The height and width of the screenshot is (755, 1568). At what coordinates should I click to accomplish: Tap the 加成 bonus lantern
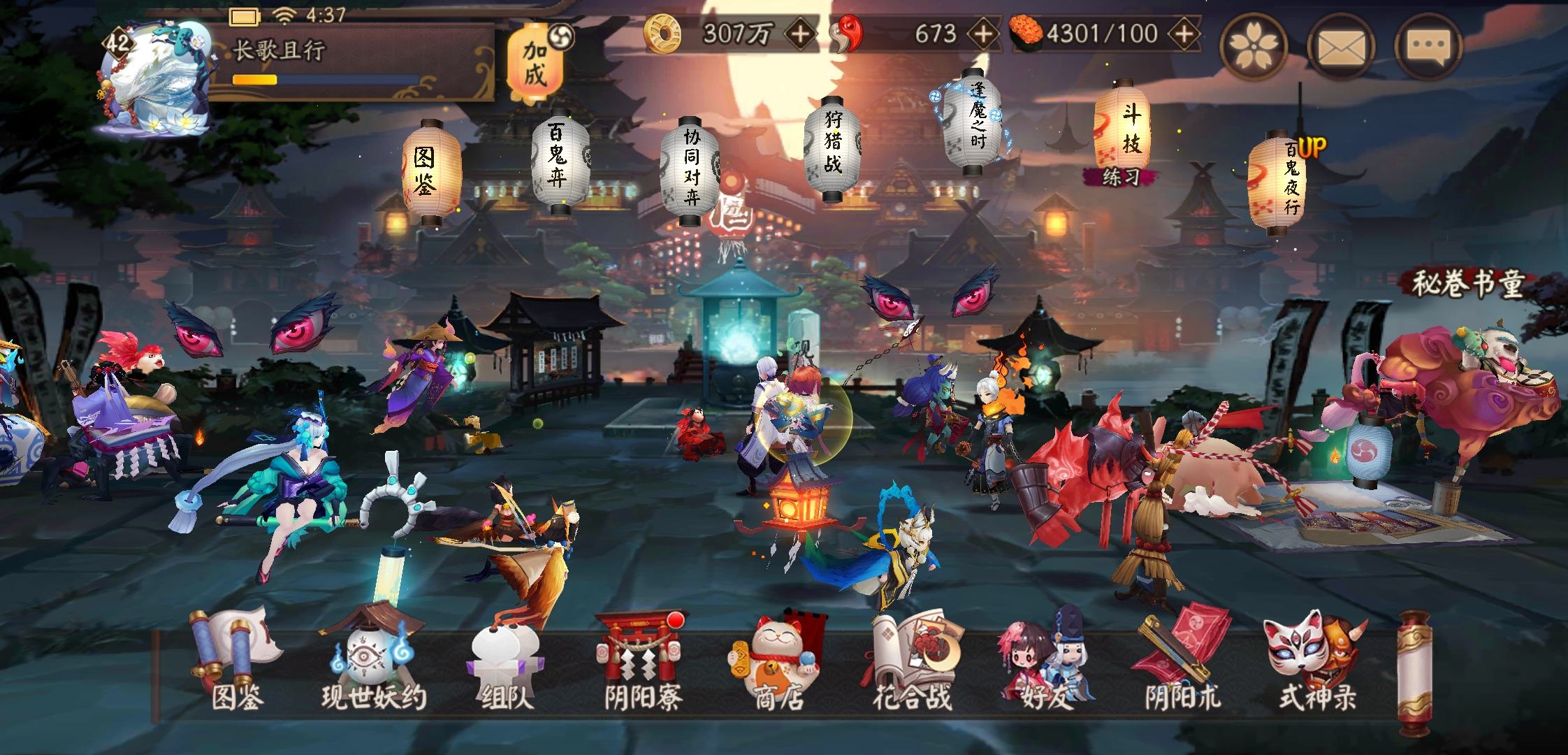[x=536, y=64]
